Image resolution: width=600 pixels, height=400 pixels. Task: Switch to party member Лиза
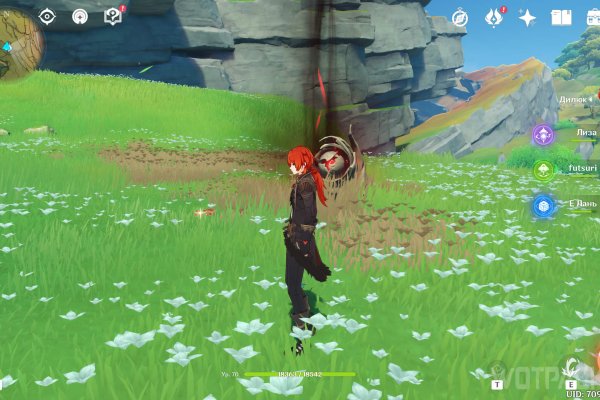pyautogui.click(x=545, y=134)
